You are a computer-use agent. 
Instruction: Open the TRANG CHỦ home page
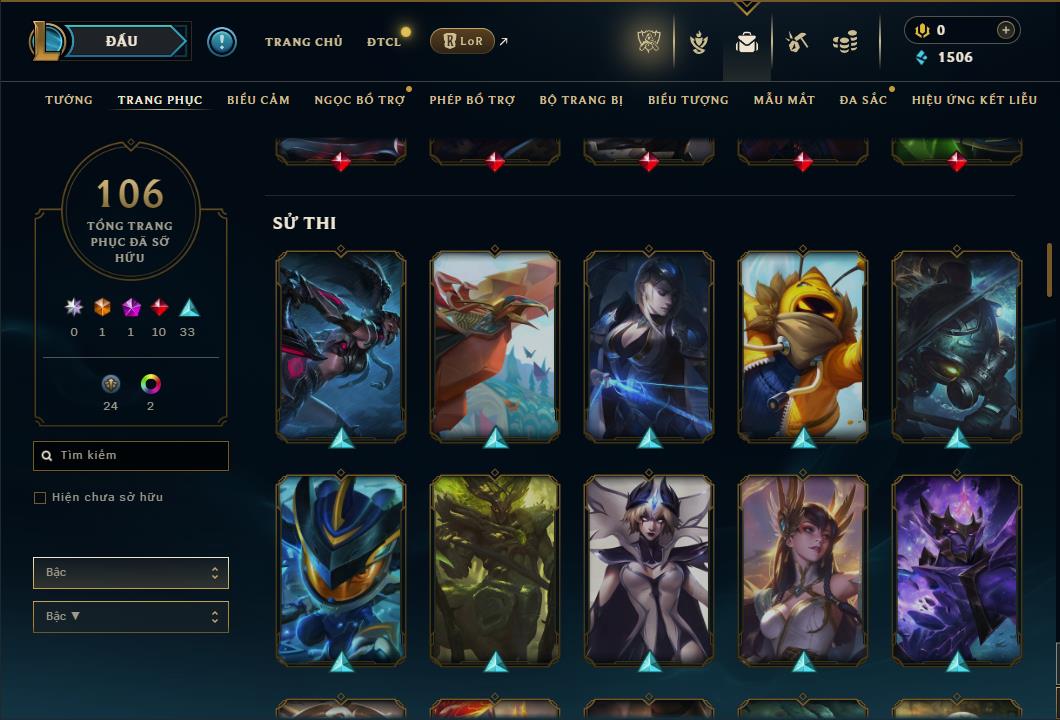(x=303, y=42)
